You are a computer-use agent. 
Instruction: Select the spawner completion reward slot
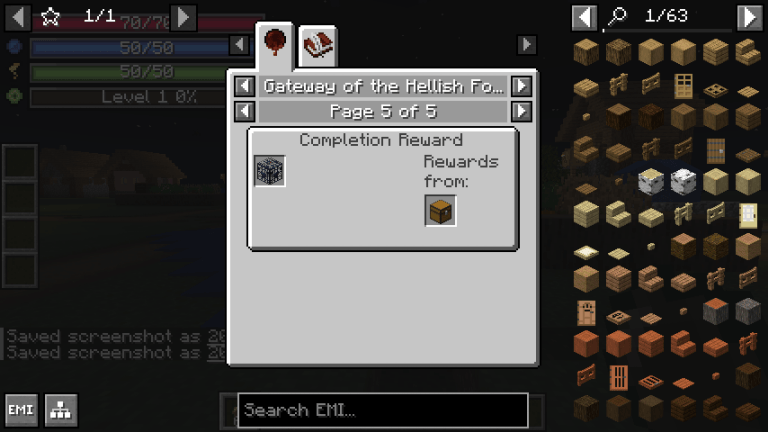pos(270,171)
